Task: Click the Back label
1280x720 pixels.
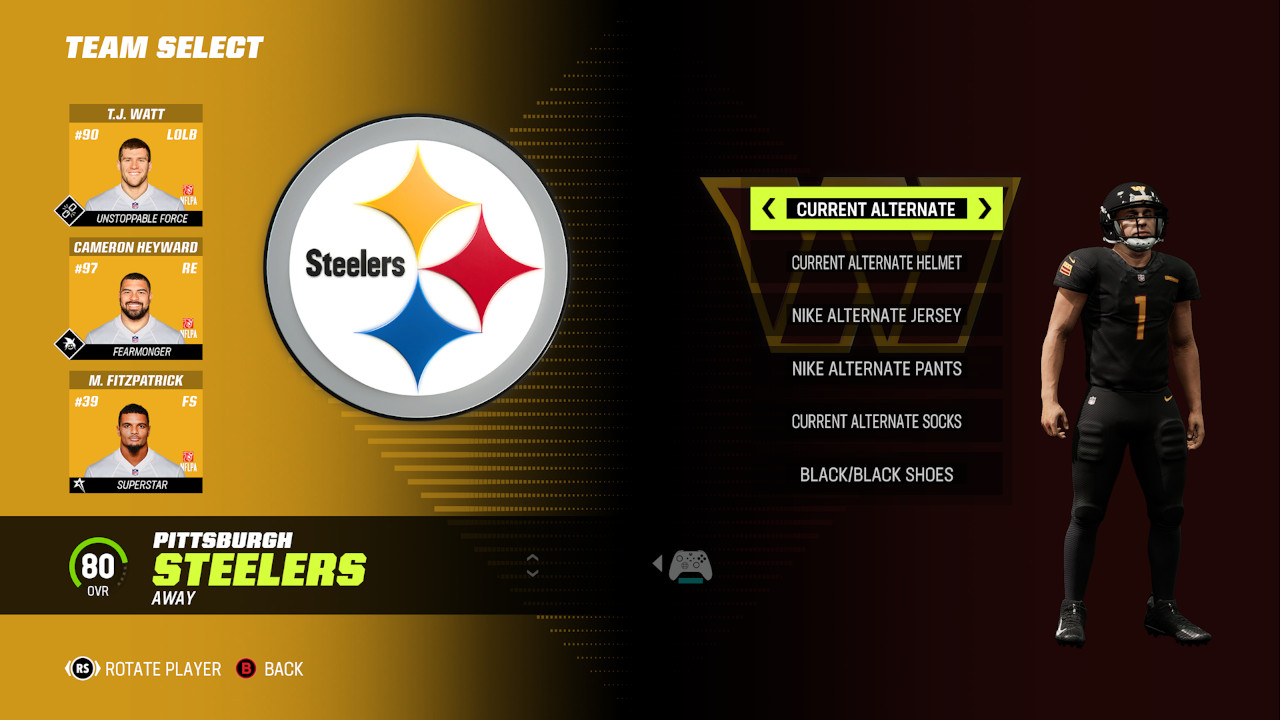Action: 283,668
